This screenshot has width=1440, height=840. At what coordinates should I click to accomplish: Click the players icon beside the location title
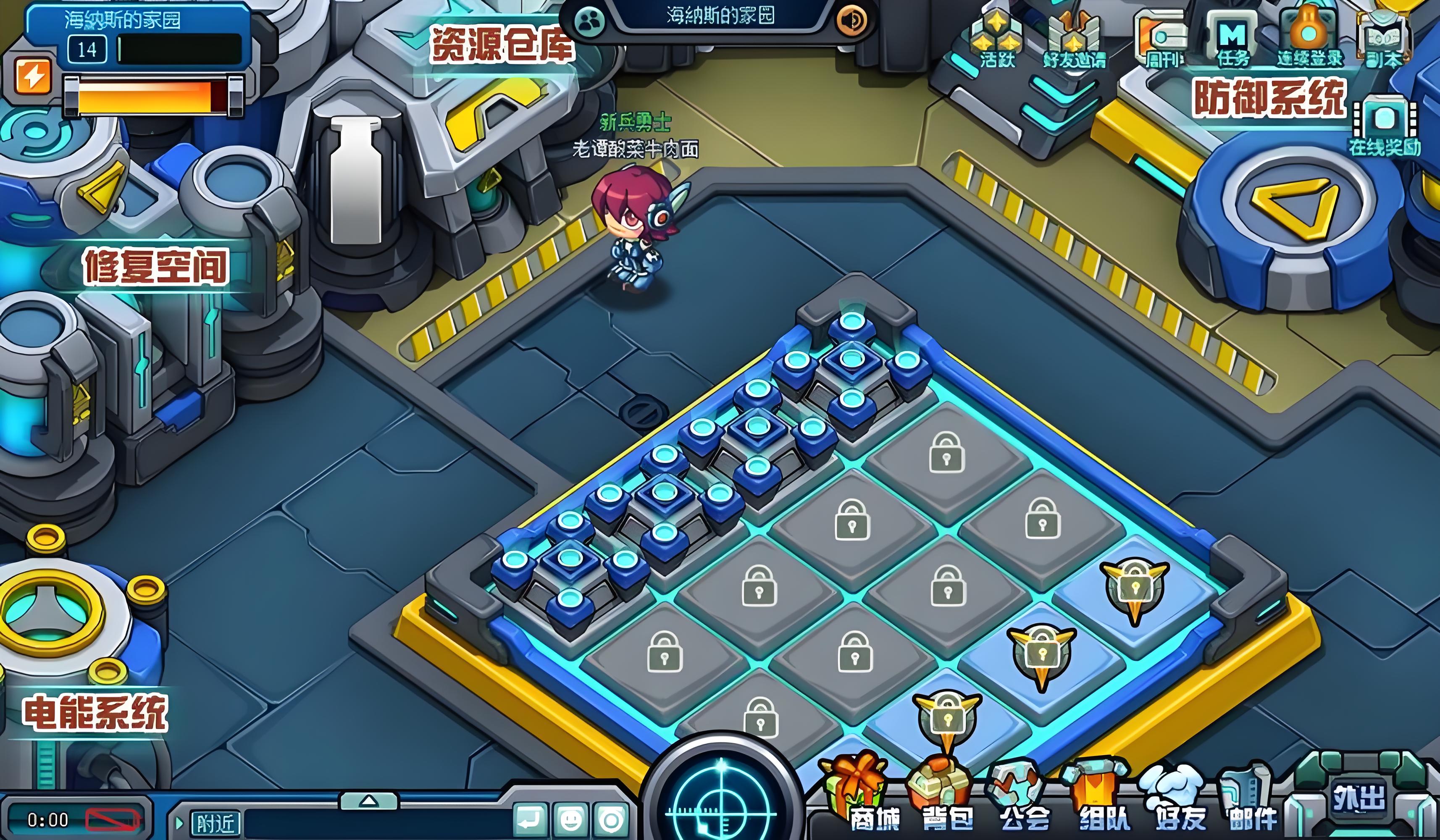[589, 22]
